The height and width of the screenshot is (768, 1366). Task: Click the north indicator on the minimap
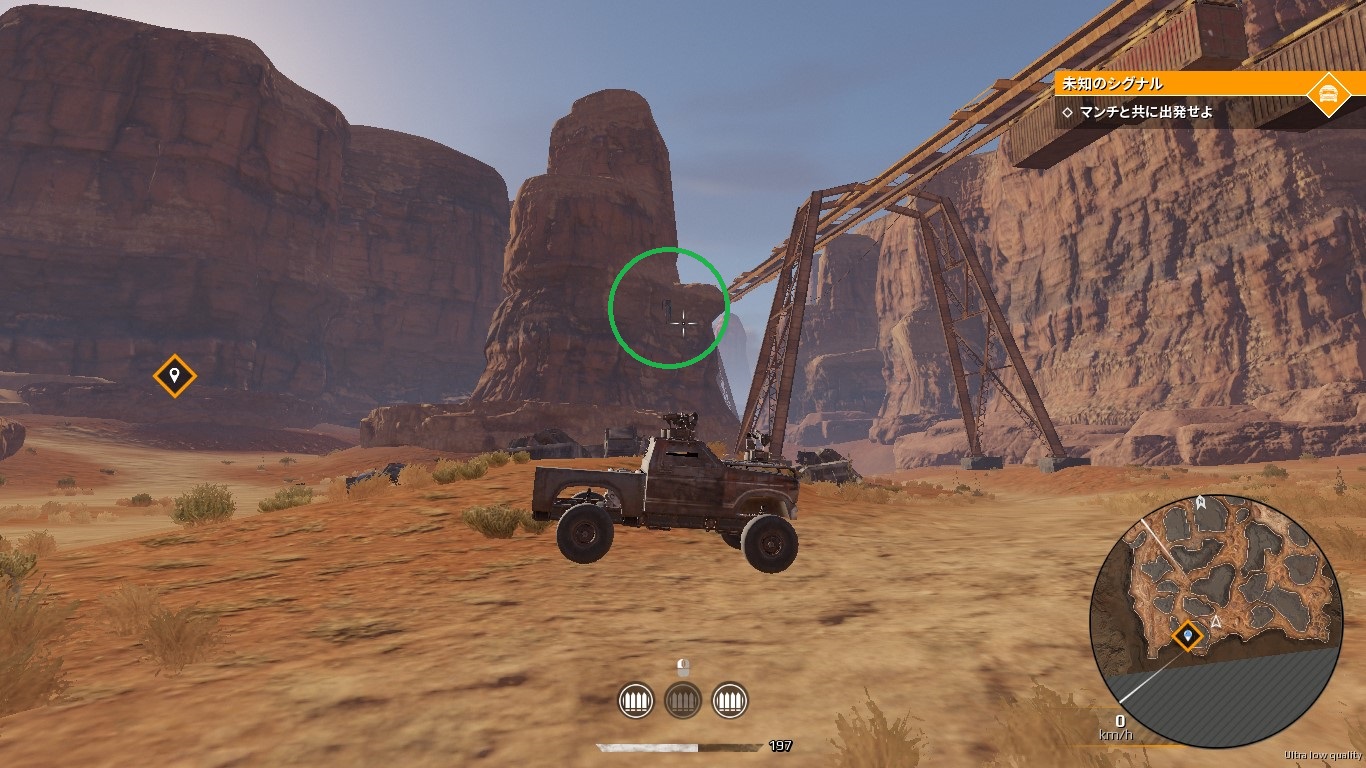click(x=1200, y=500)
